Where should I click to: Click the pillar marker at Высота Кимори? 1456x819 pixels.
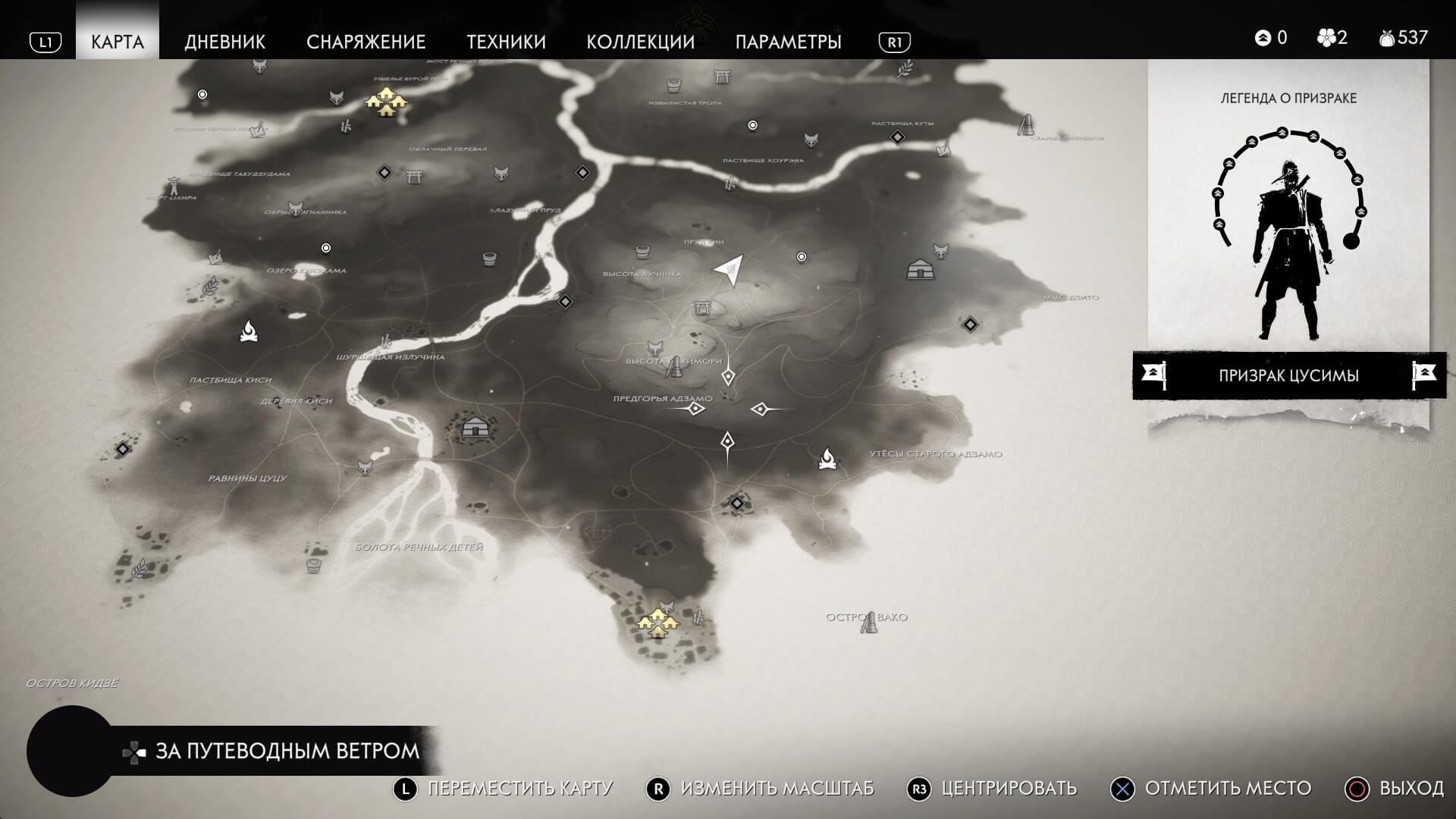point(673,368)
